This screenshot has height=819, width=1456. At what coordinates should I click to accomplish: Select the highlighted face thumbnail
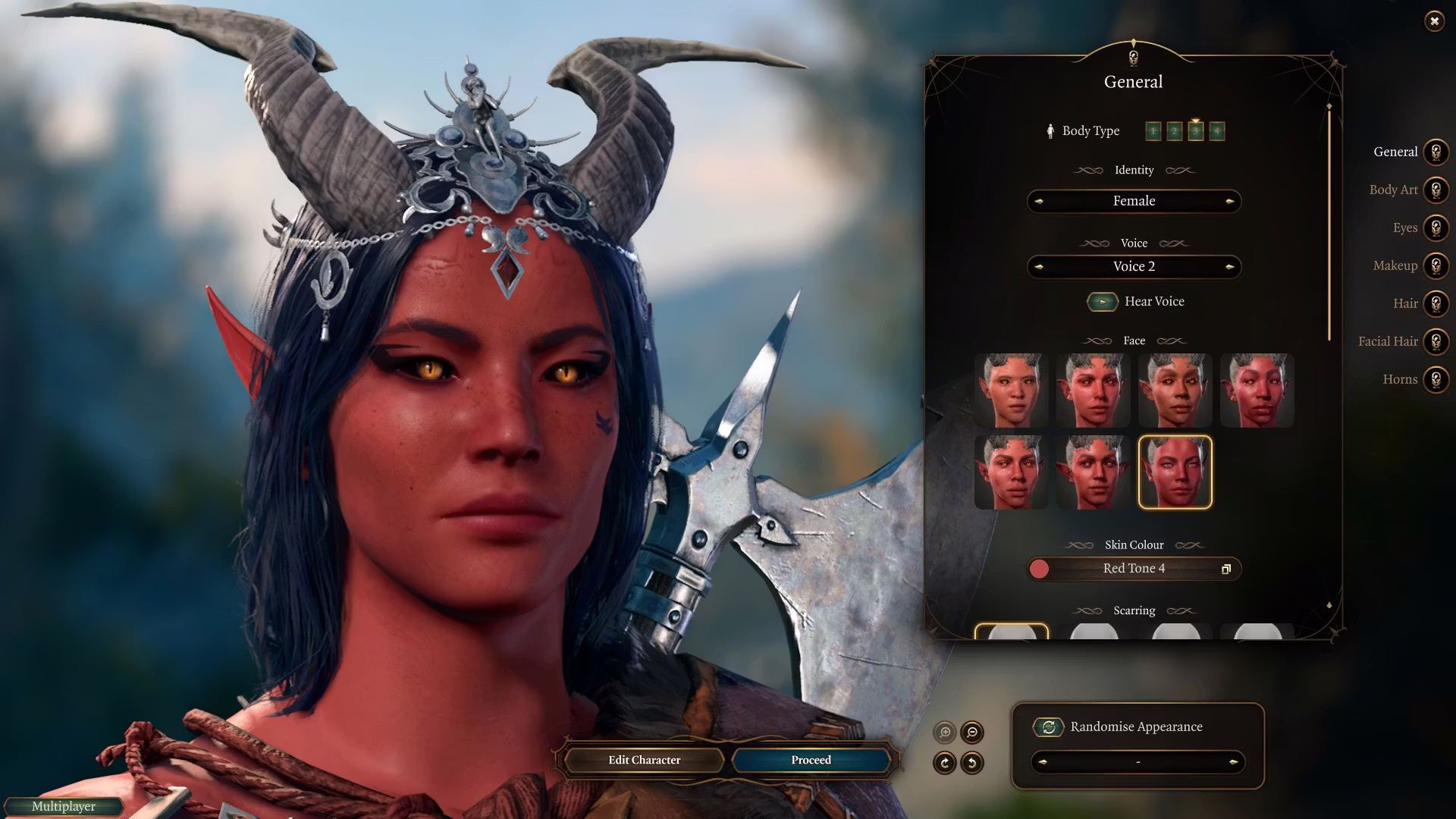pos(1175,472)
